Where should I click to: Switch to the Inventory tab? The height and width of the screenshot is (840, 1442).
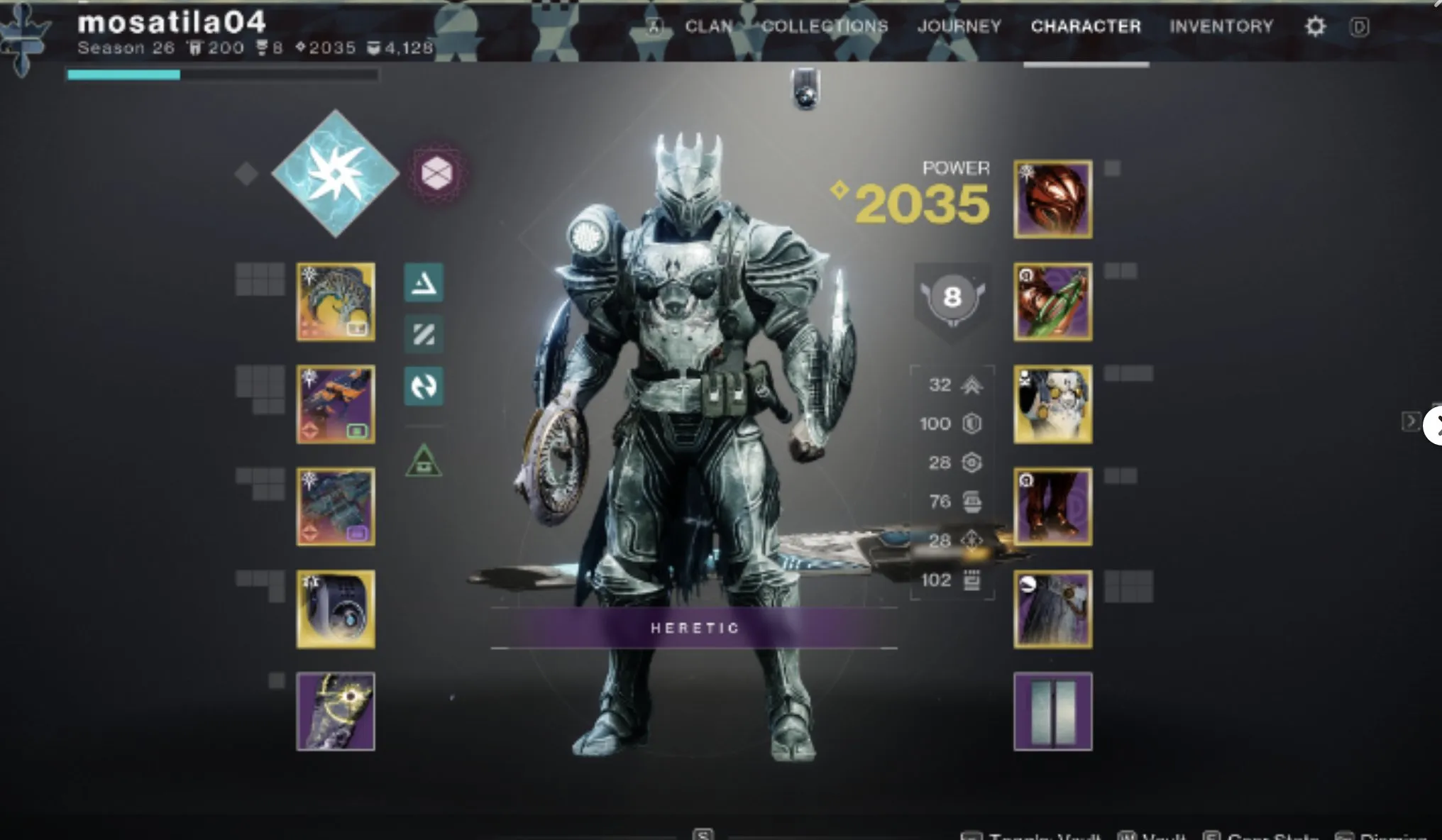[1221, 27]
